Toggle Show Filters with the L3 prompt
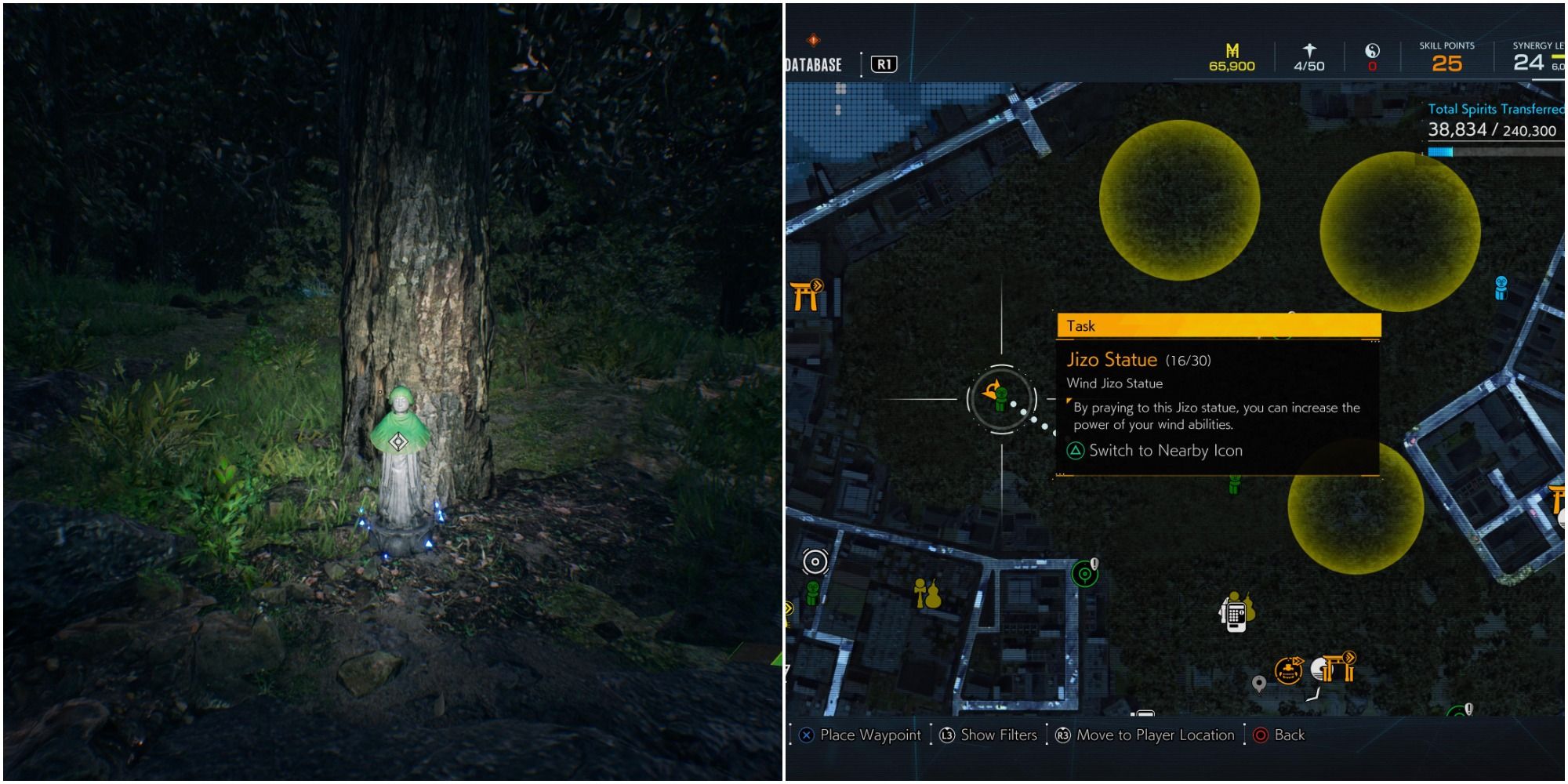Viewport: 1568px width, 784px height. pyautogui.click(x=984, y=735)
